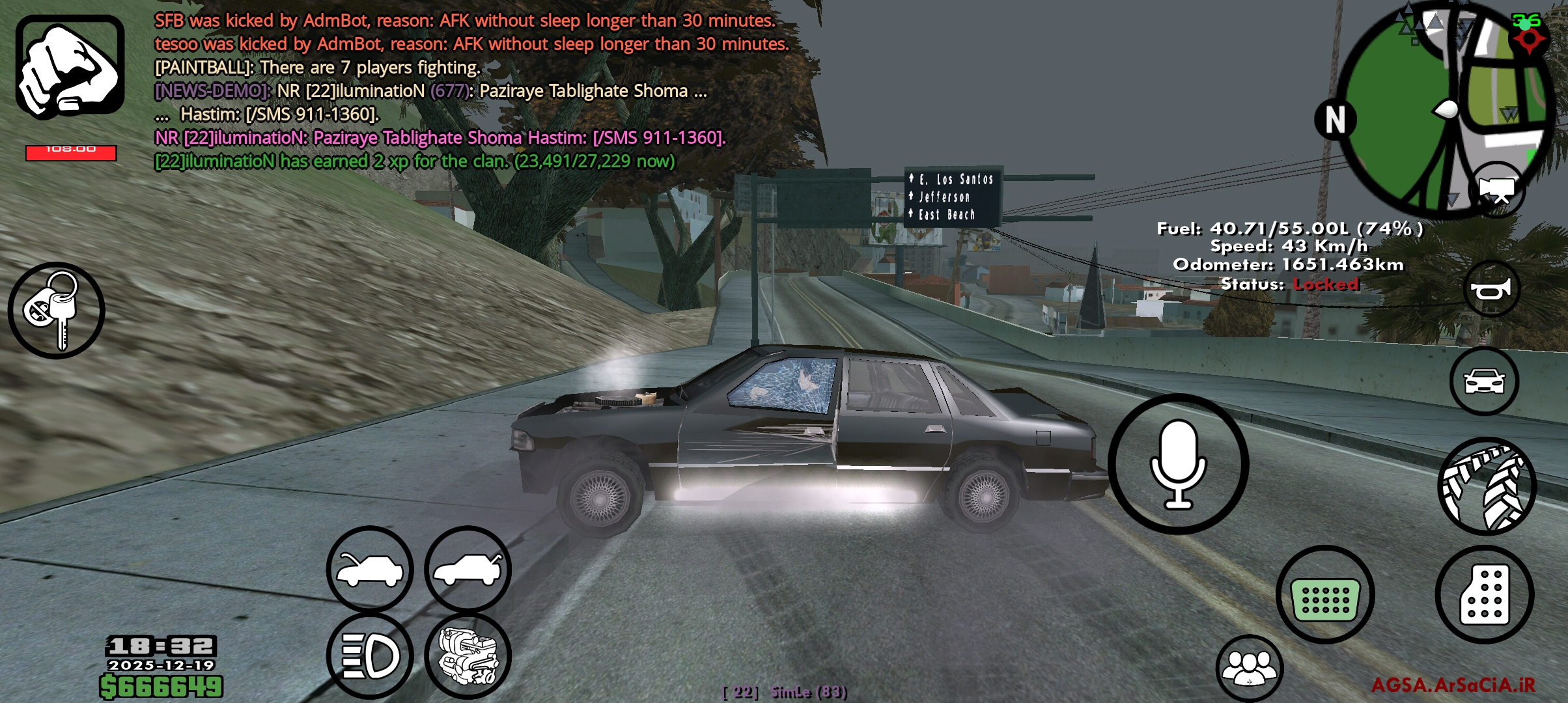1568x703 pixels.
Task: Toggle the engine button
Action: click(468, 655)
